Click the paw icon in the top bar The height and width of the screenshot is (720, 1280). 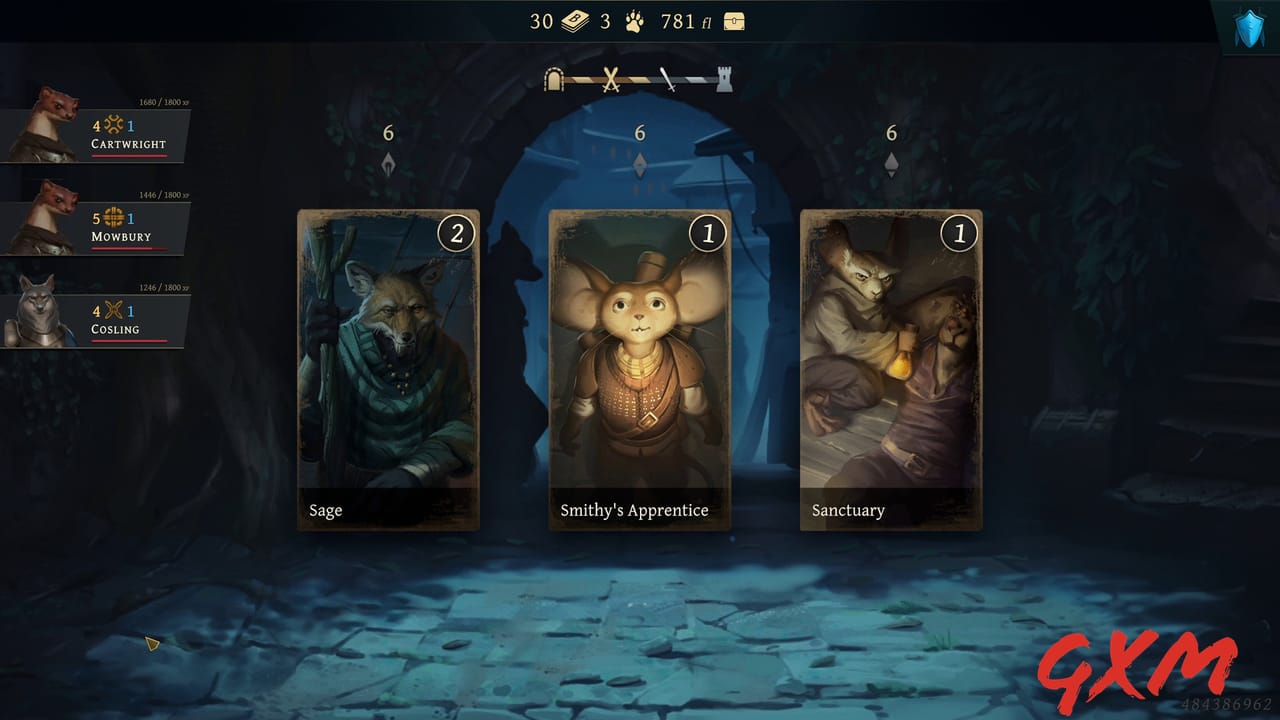coord(636,20)
